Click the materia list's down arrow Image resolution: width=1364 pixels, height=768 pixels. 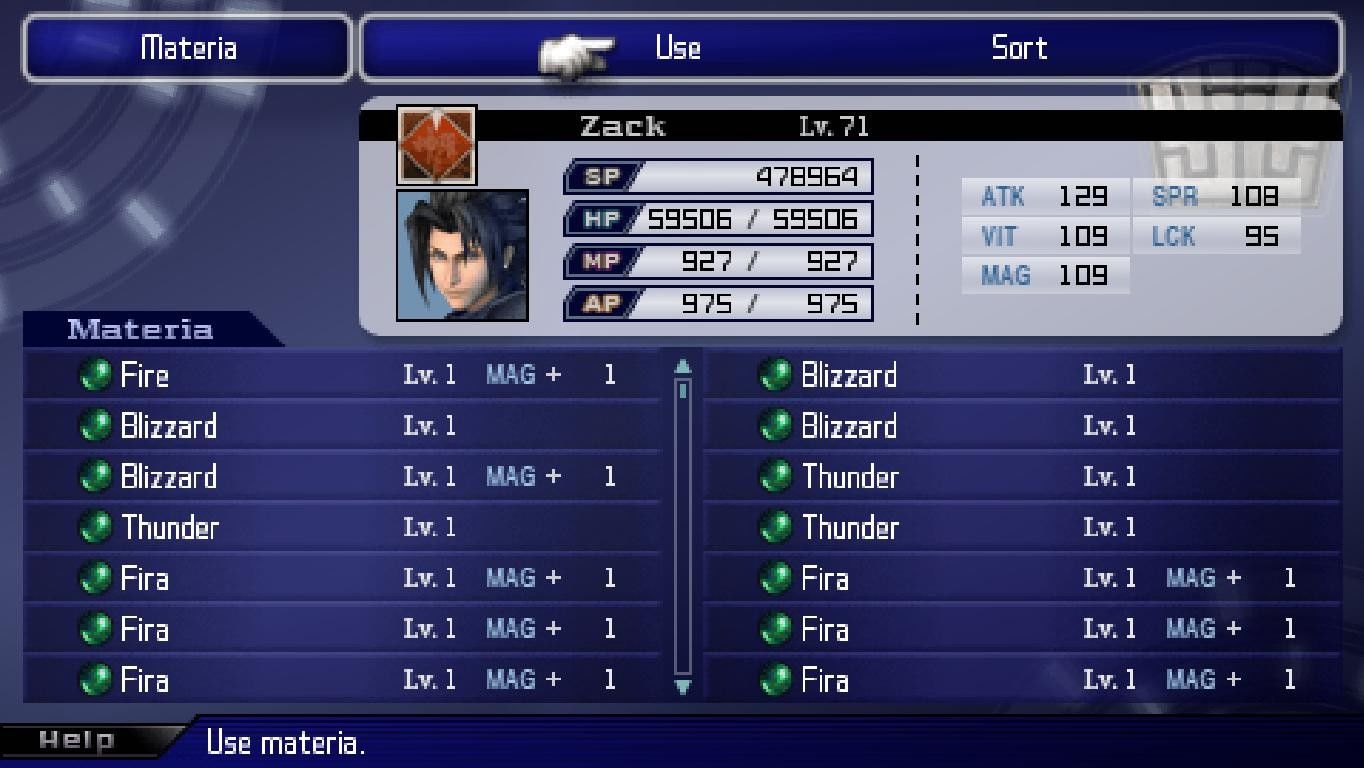[683, 686]
